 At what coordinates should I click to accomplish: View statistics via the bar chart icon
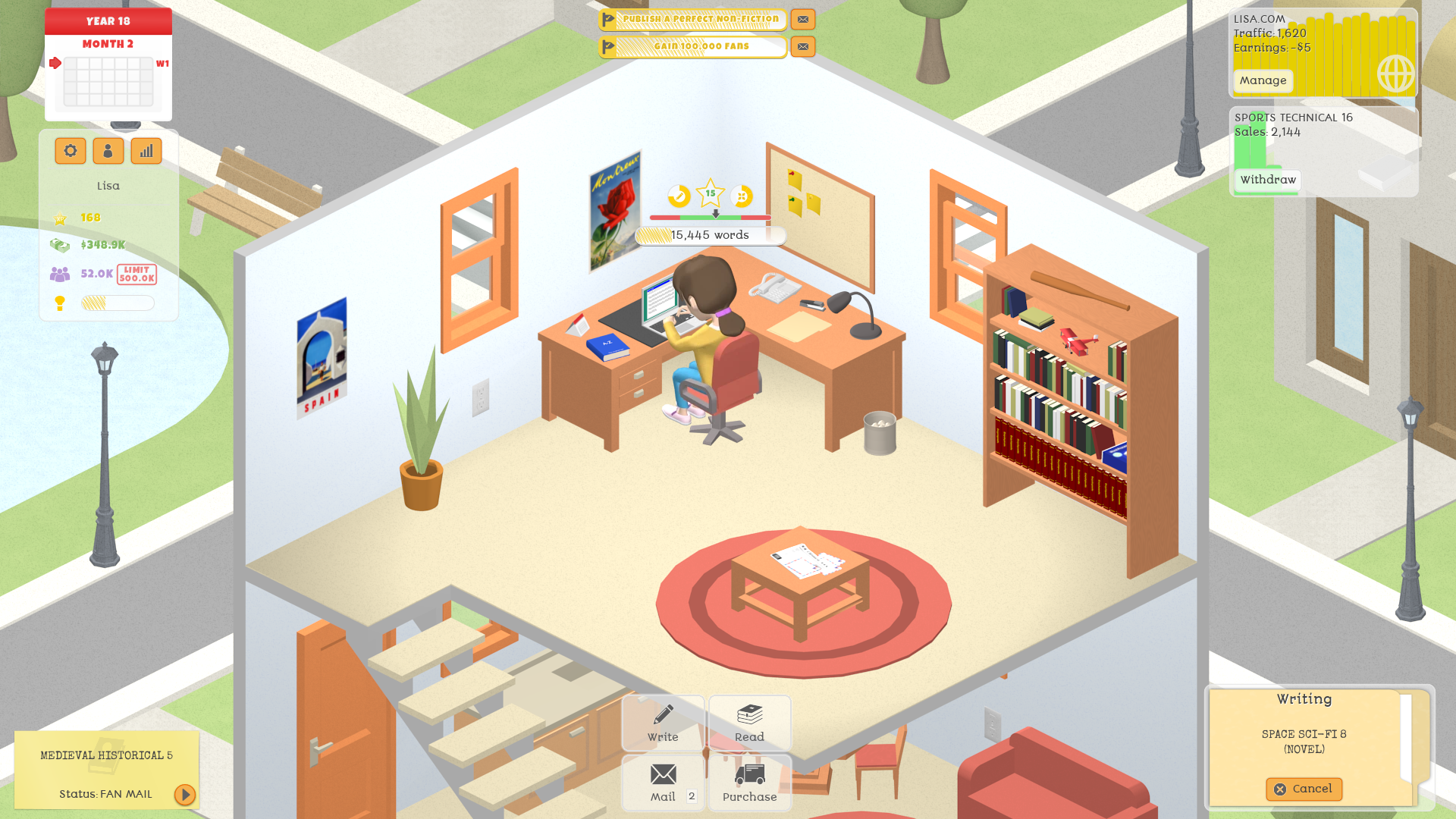(x=146, y=150)
